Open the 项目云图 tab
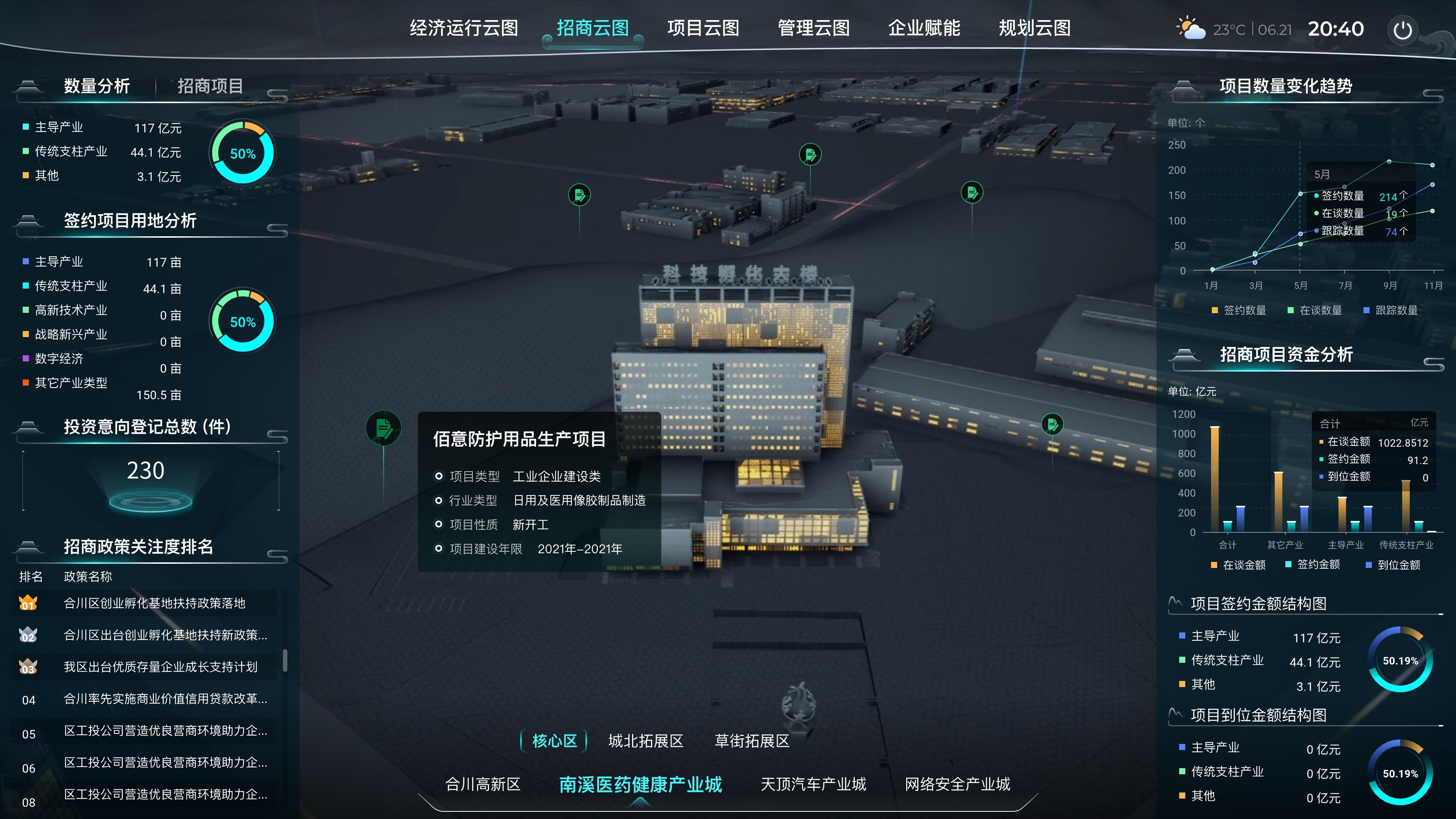1456x819 pixels. tap(703, 28)
